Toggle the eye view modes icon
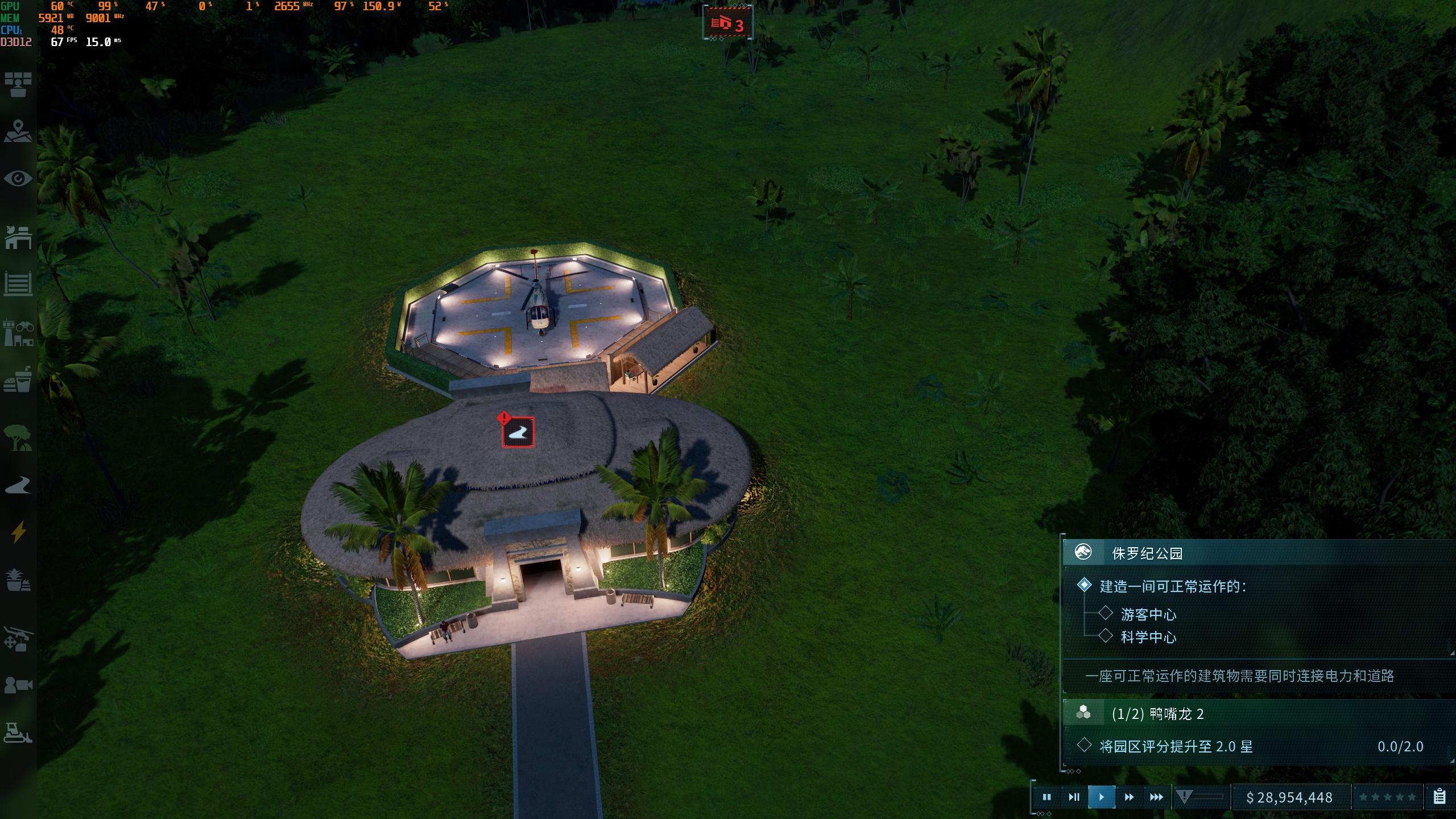Screen dimensions: 1456x819 (x=18, y=179)
